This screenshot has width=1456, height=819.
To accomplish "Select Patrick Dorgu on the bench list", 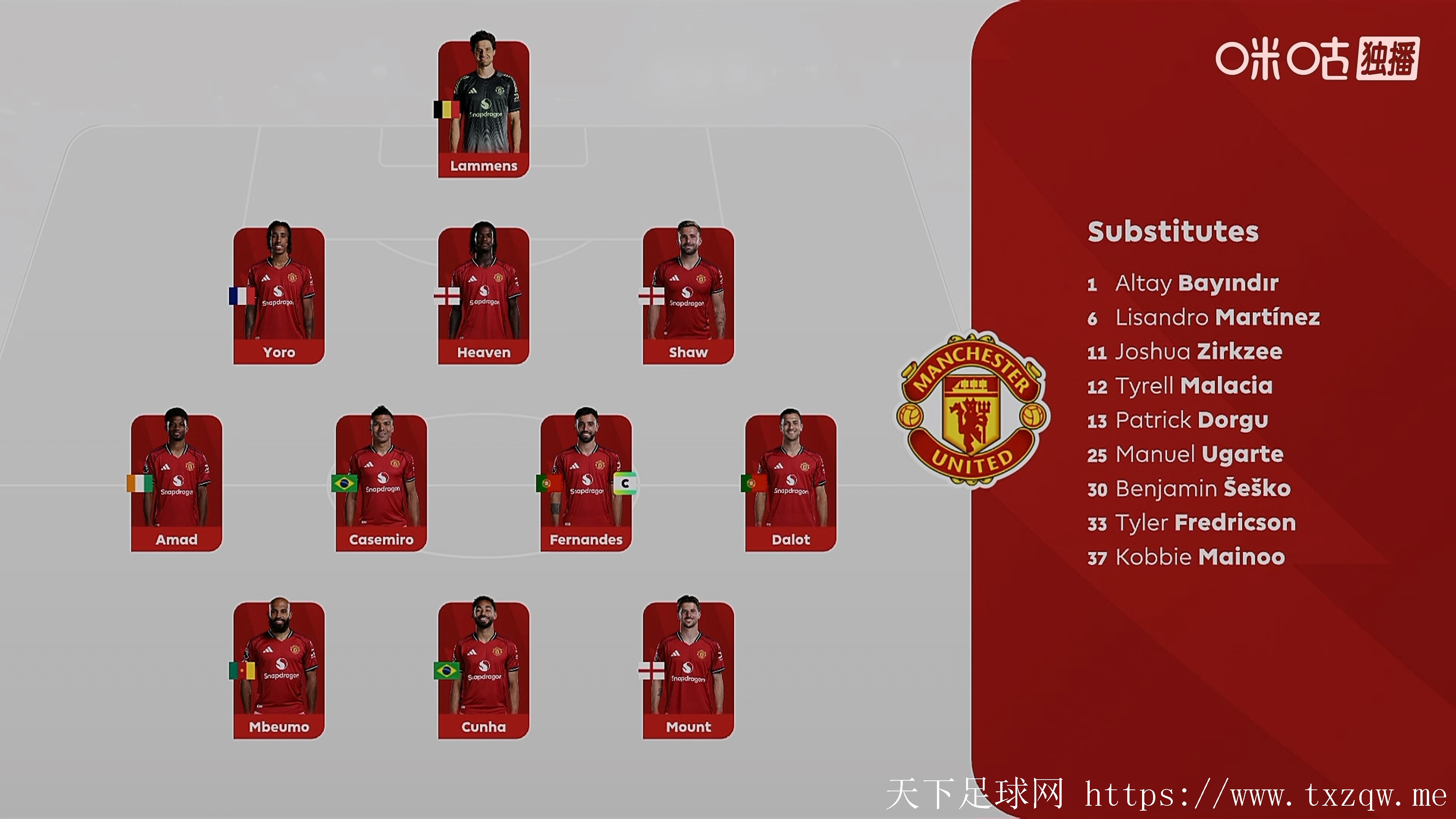I will pos(1191,420).
